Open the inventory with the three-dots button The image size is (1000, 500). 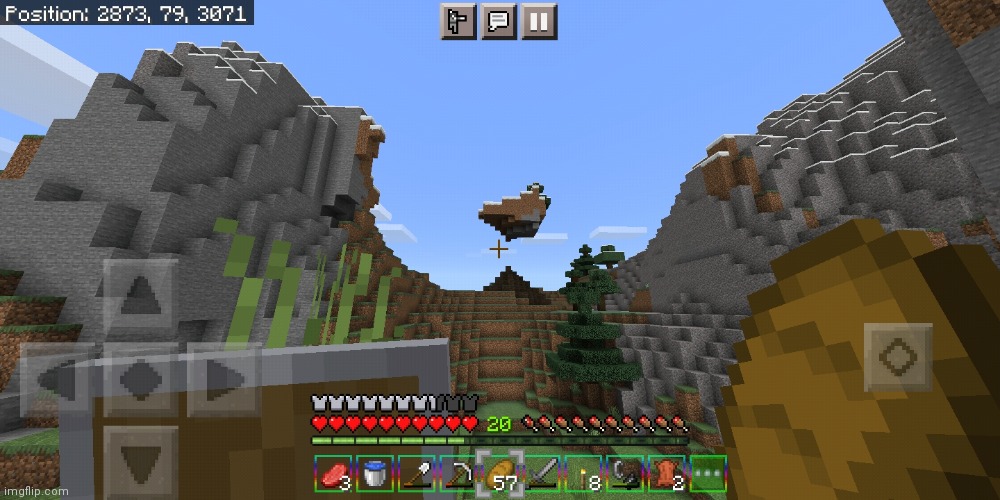coord(709,475)
